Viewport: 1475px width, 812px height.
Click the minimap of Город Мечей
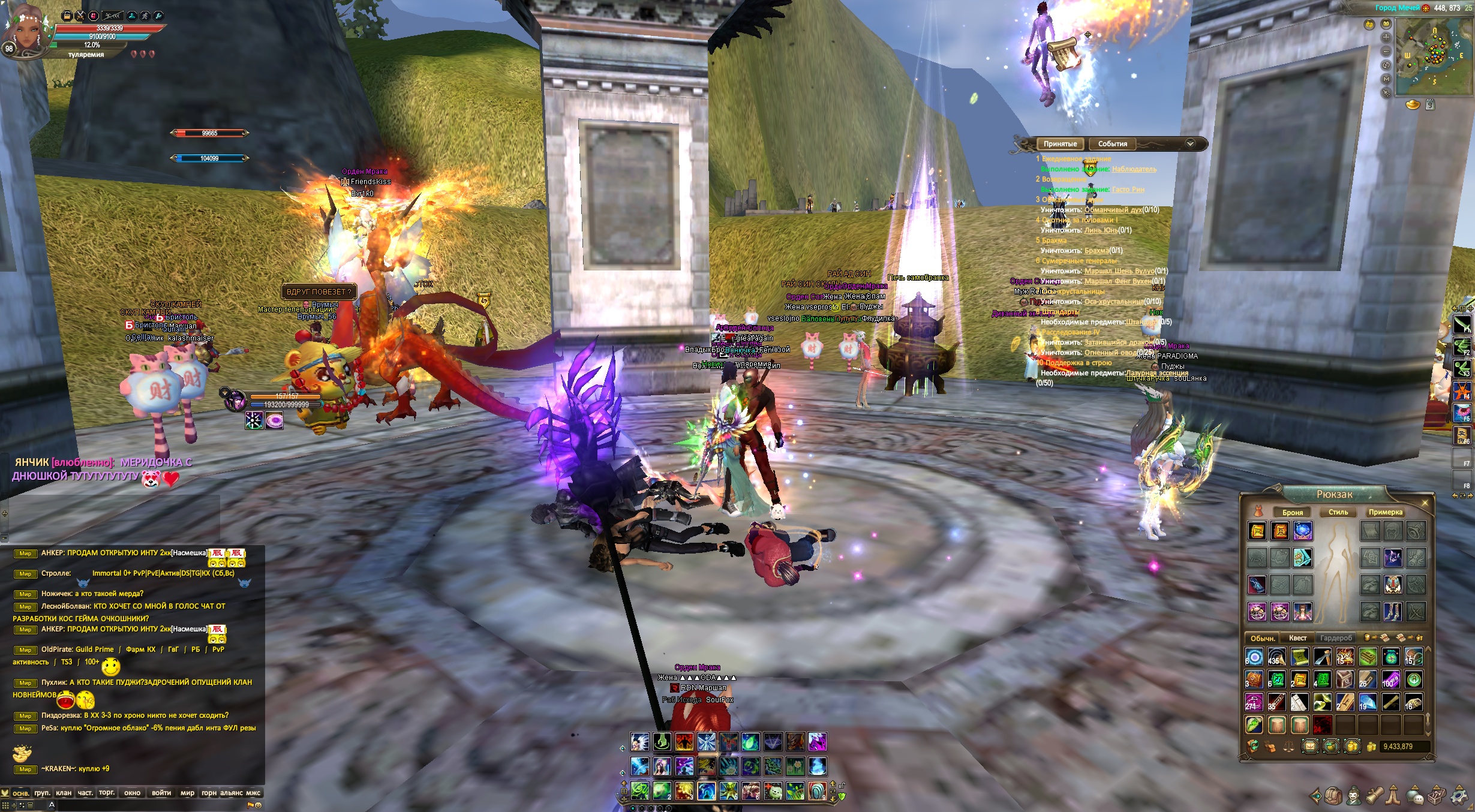[x=1432, y=56]
